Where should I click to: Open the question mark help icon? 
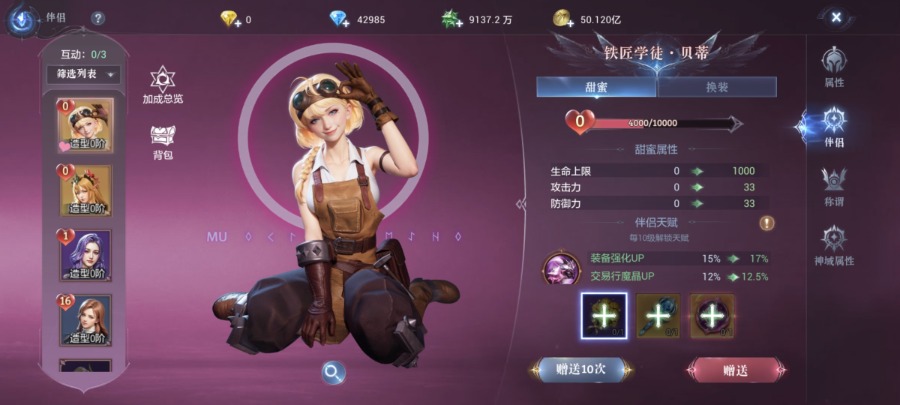pyautogui.click(x=97, y=18)
